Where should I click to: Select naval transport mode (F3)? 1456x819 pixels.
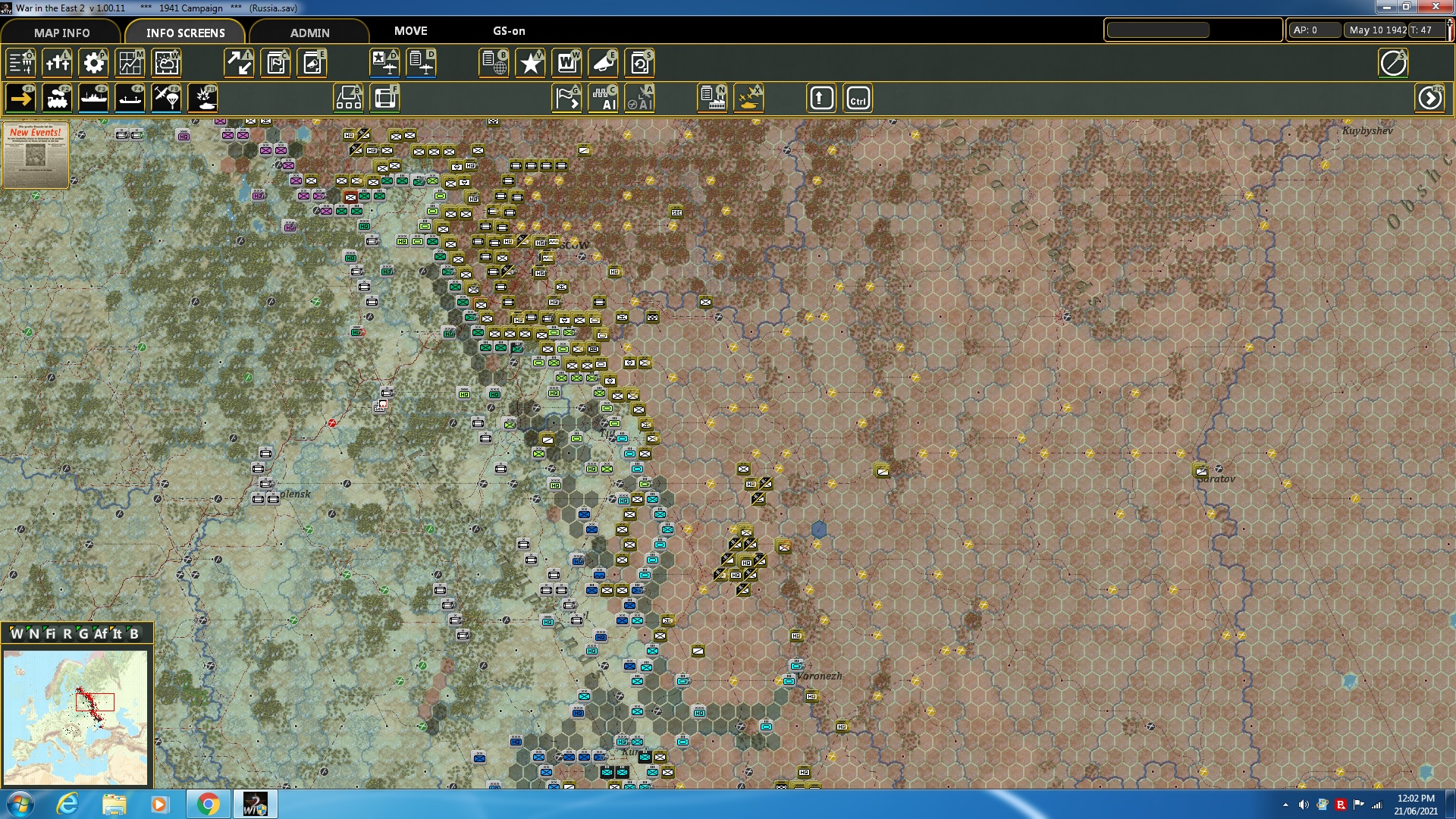click(x=94, y=98)
